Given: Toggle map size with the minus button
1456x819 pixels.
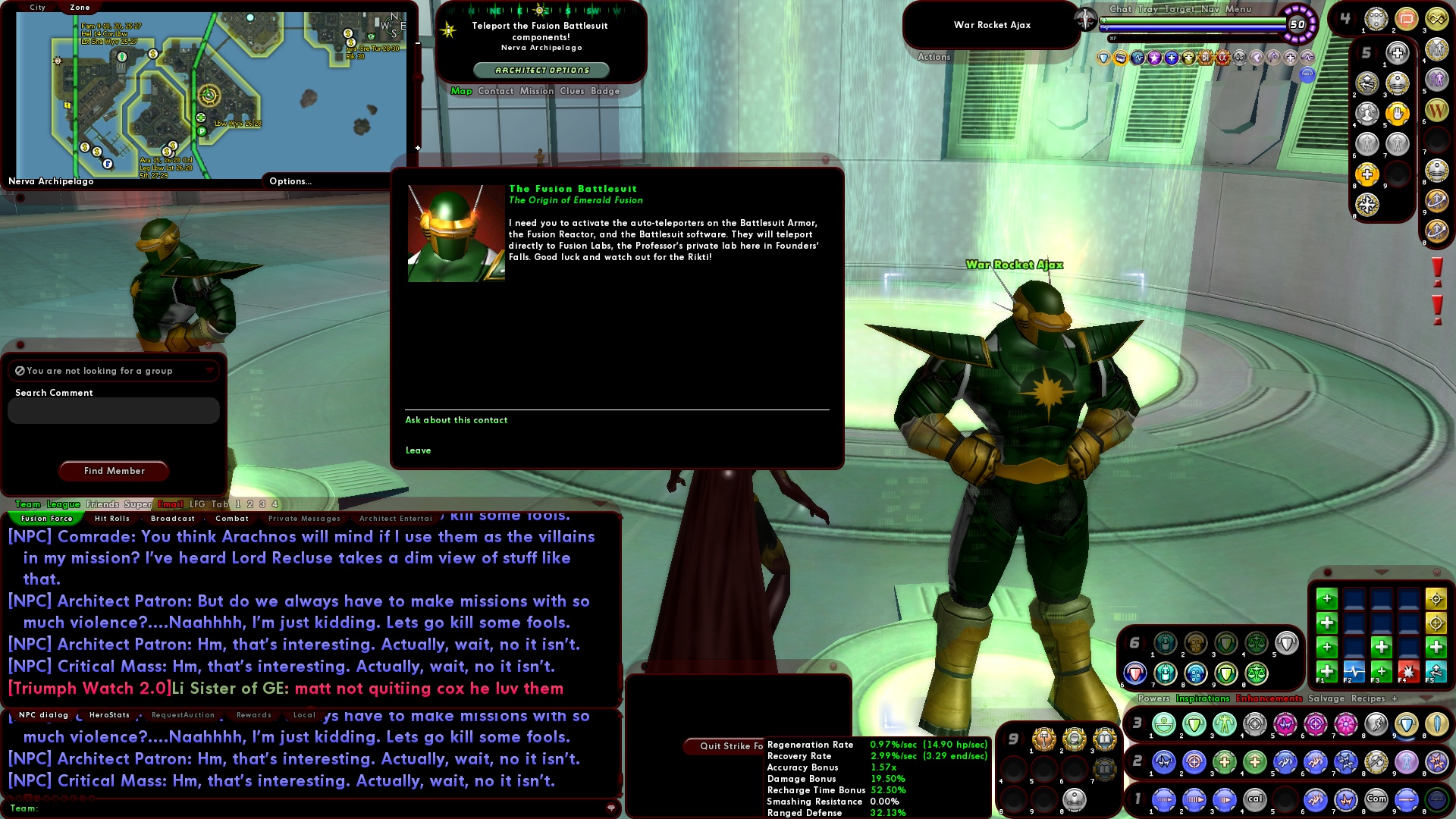Looking at the screenshot, I should 418,45.
